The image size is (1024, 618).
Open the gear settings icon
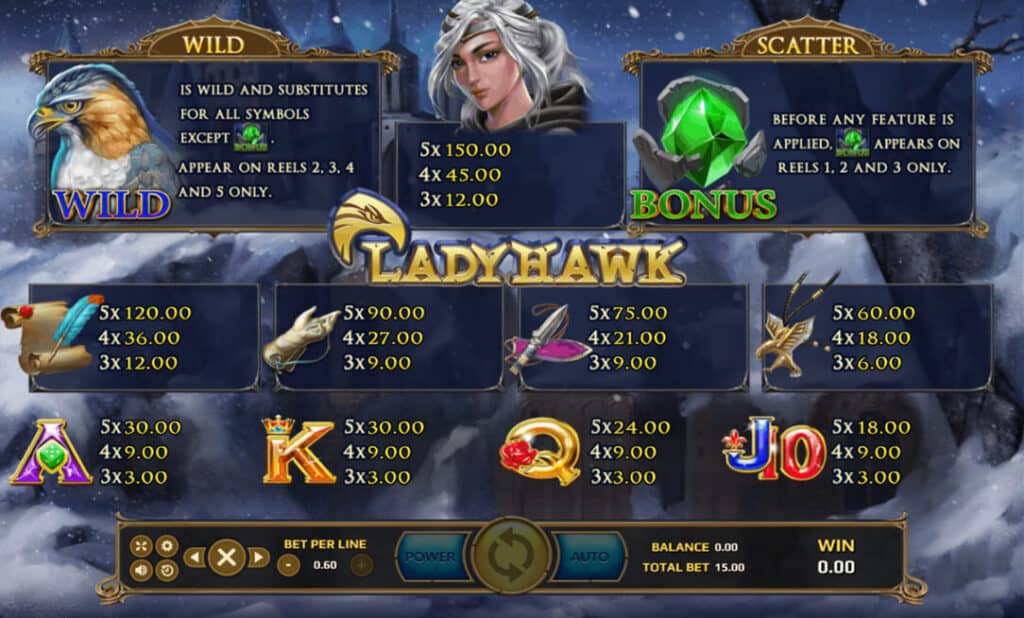[x=166, y=546]
